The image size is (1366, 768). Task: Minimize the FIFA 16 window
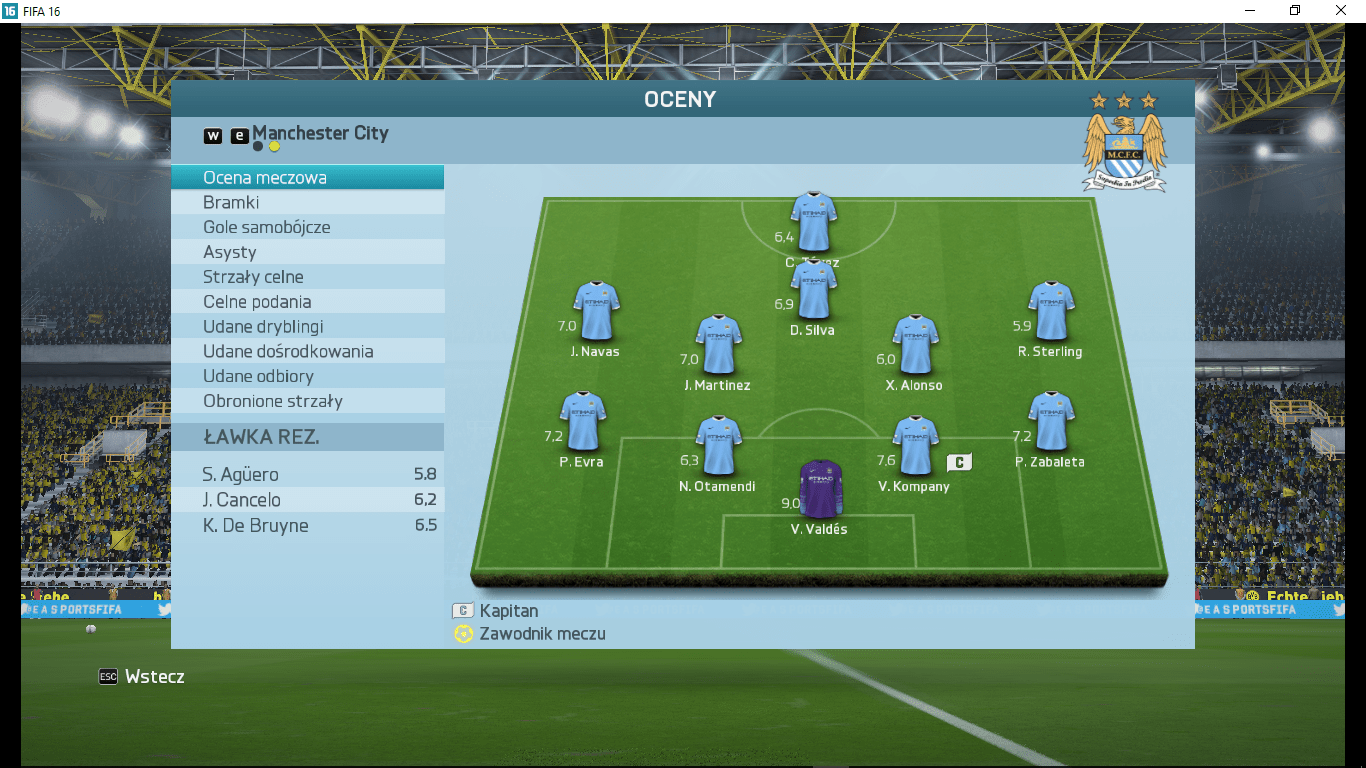(1251, 11)
